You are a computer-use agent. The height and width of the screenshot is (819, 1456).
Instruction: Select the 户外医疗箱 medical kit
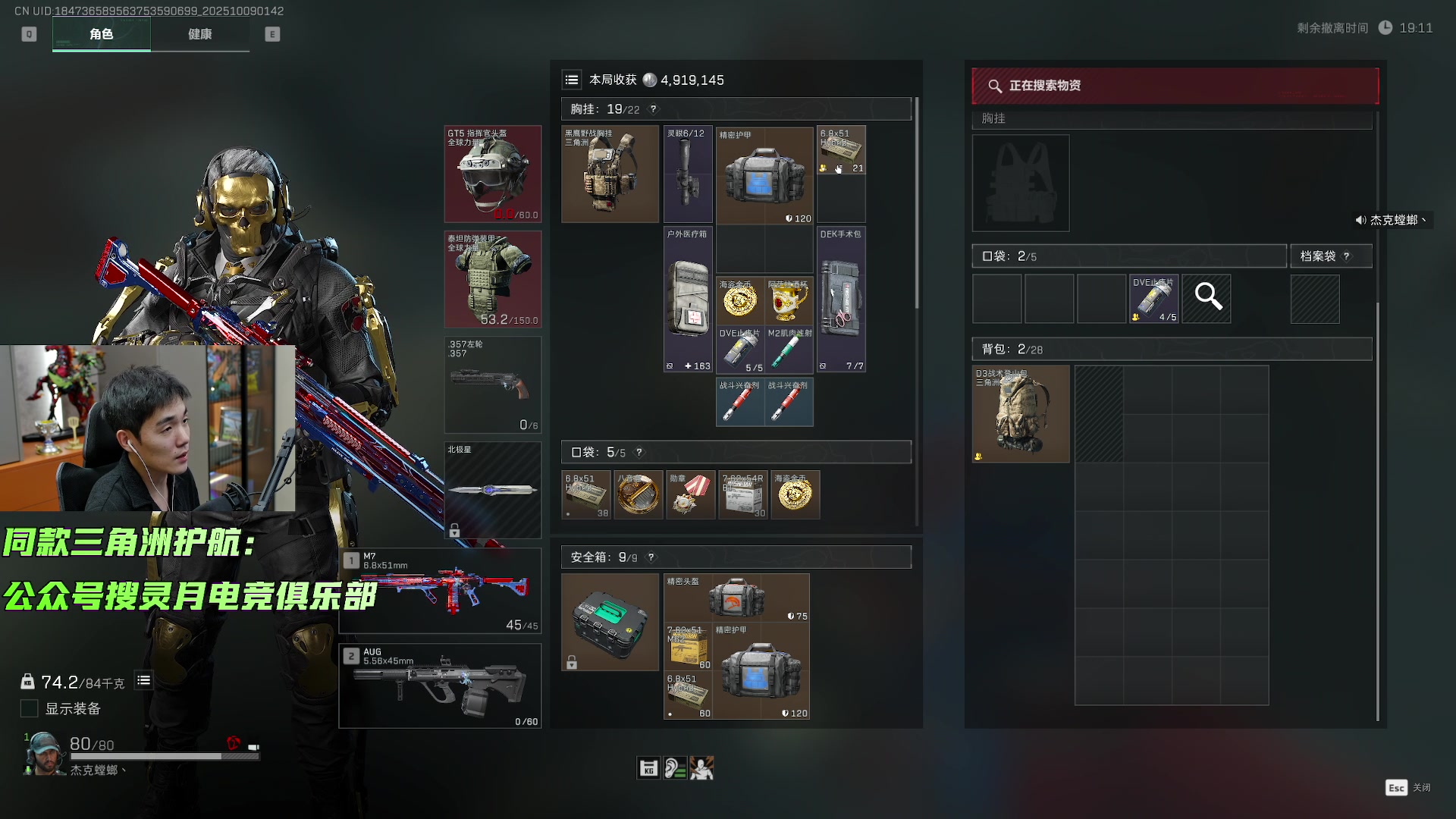coord(688,299)
